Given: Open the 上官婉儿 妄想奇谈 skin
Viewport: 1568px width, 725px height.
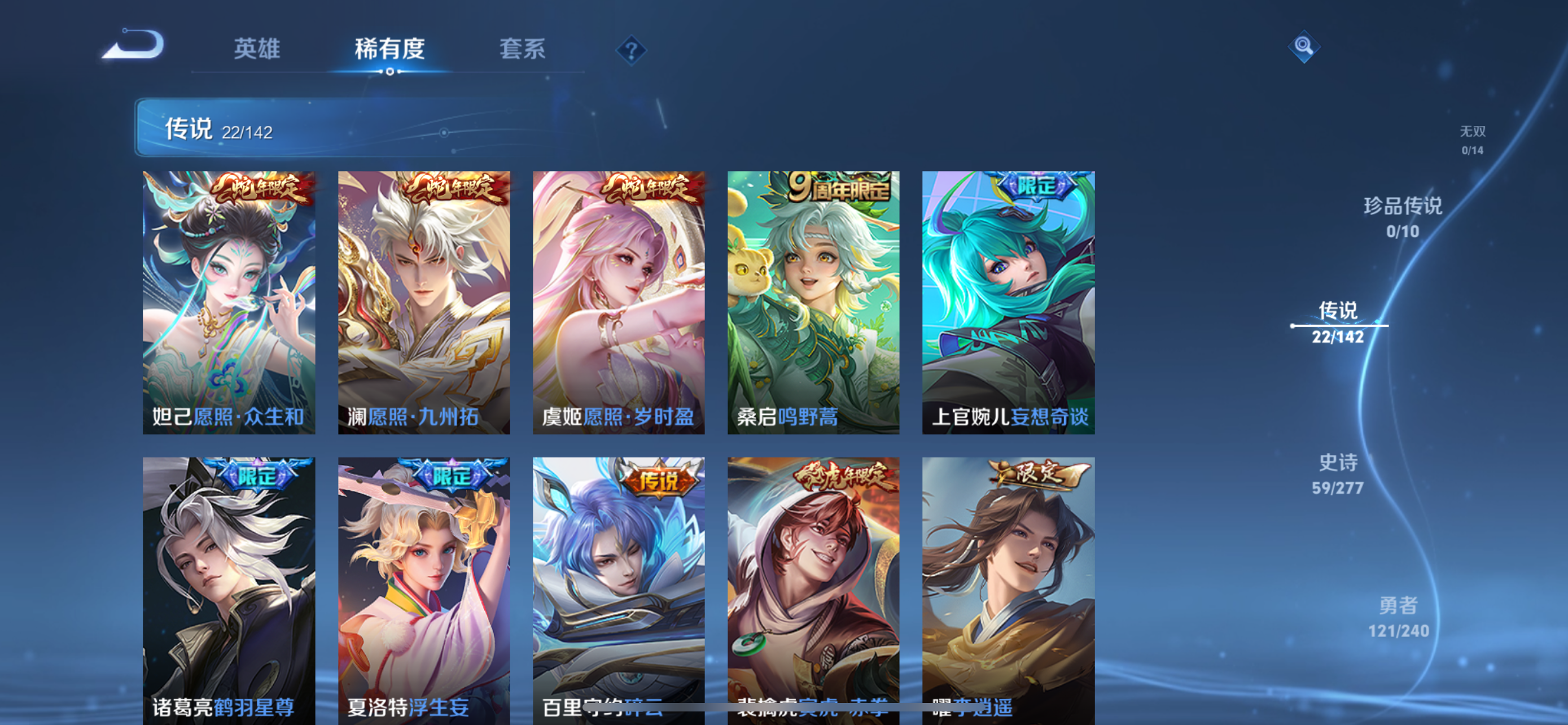Looking at the screenshot, I should [1009, 304].
